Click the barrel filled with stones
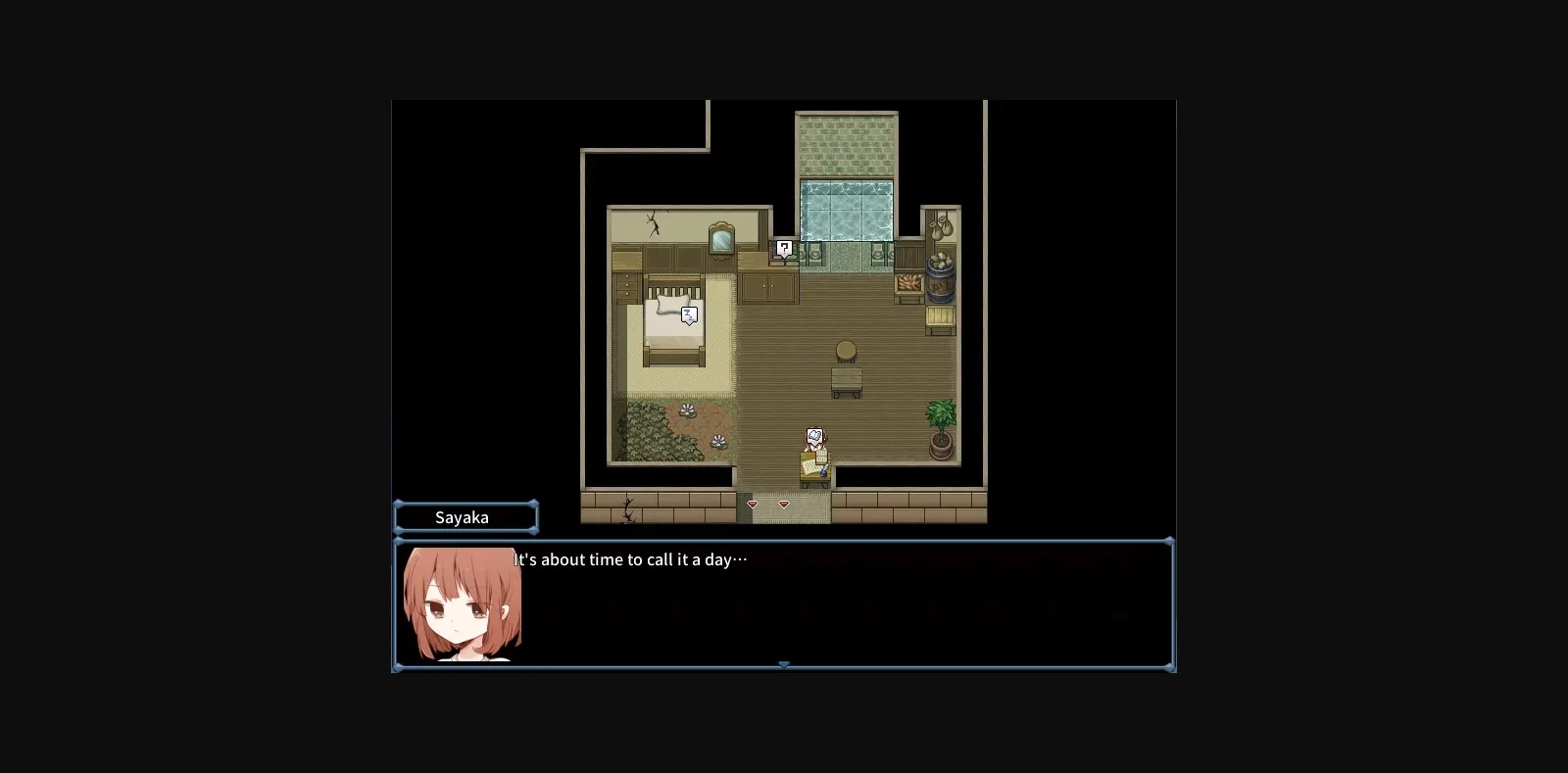This screenshot has height=773, width=1568. pyautogui.click(x=939, y=279)
